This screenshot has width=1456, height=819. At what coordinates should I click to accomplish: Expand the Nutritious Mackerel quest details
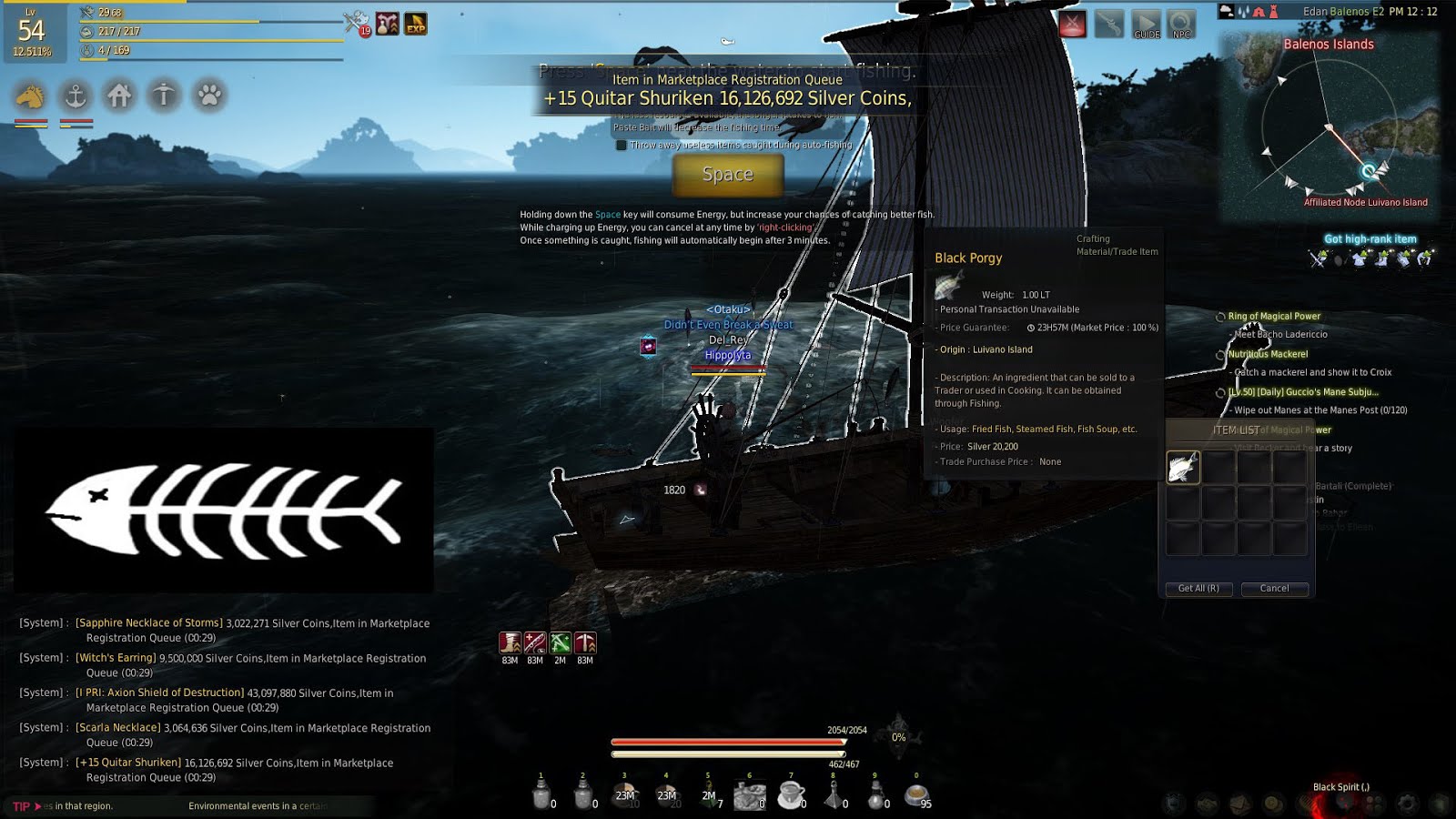coord(1219,353)
